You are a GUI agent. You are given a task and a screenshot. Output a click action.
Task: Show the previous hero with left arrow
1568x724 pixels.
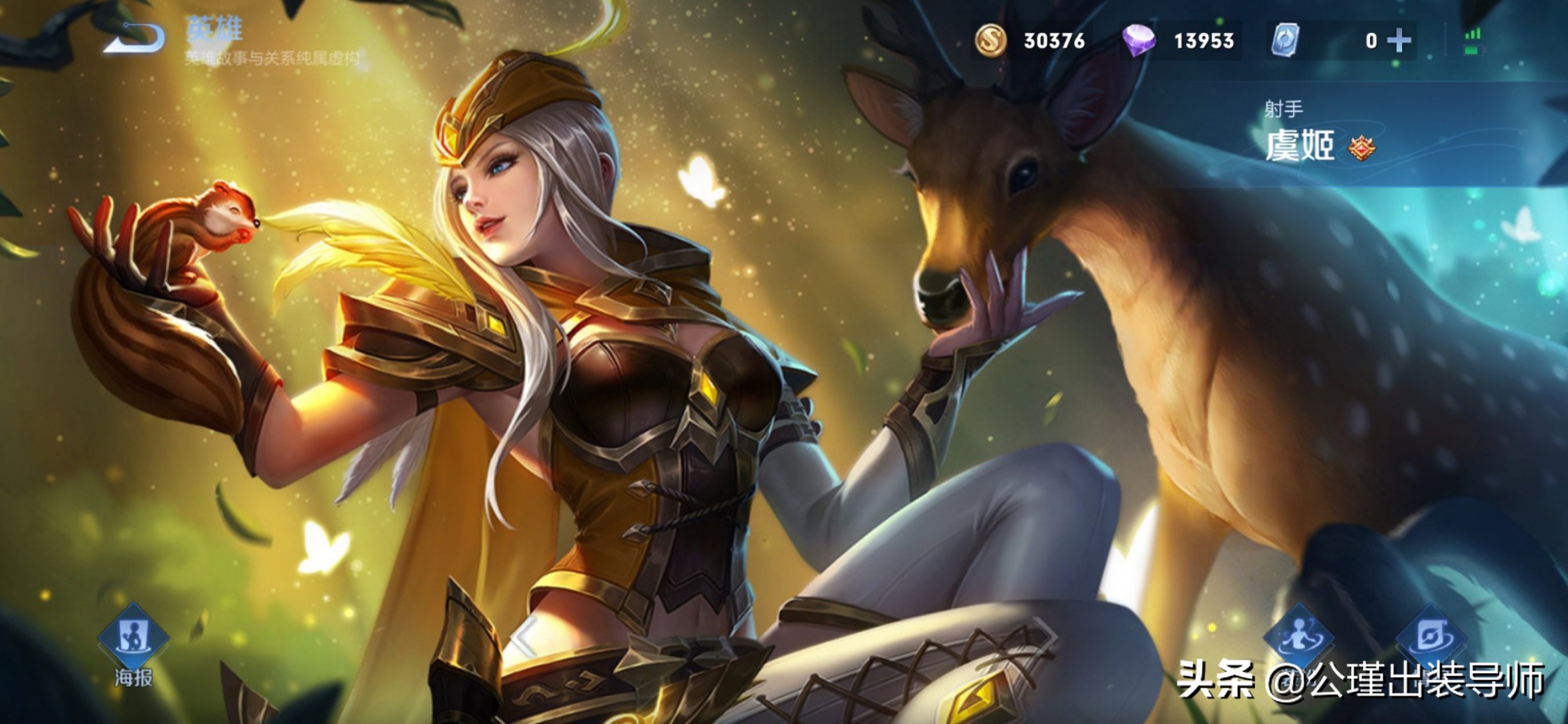[x=524, y=636]
